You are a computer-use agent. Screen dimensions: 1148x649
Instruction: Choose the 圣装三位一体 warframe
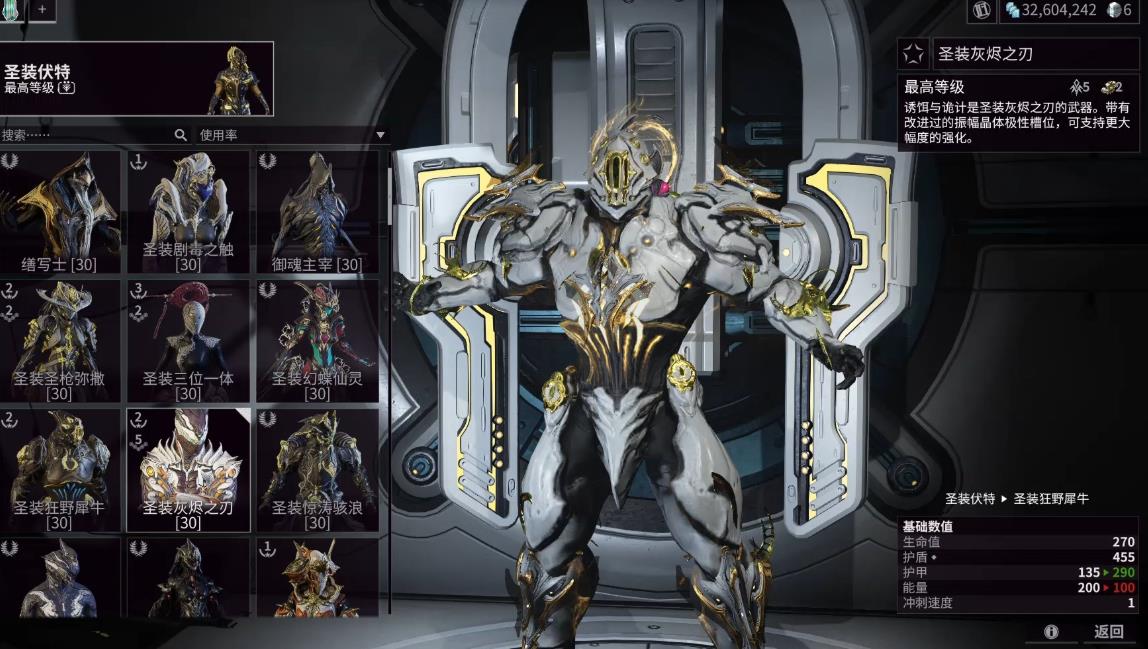coord(188,340)
